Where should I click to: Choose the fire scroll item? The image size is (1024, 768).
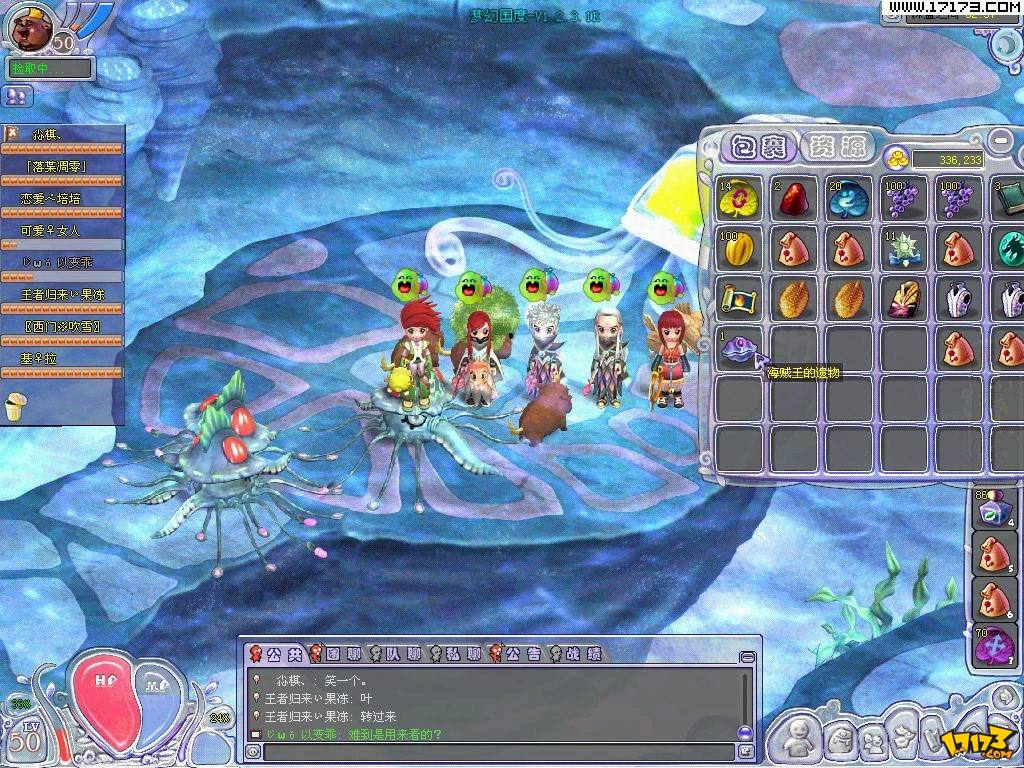741,299
